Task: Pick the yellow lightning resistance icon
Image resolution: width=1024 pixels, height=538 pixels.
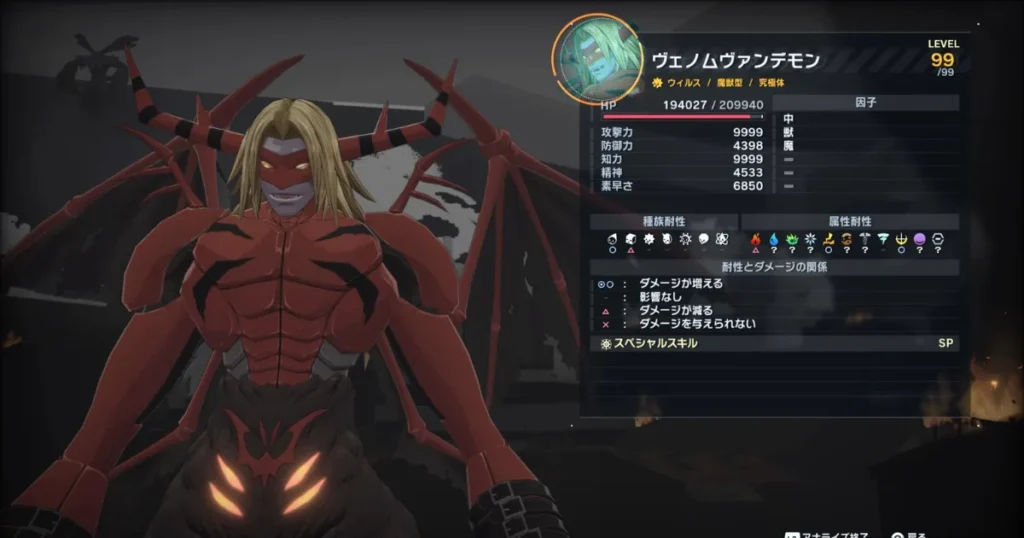Action: 828,240
